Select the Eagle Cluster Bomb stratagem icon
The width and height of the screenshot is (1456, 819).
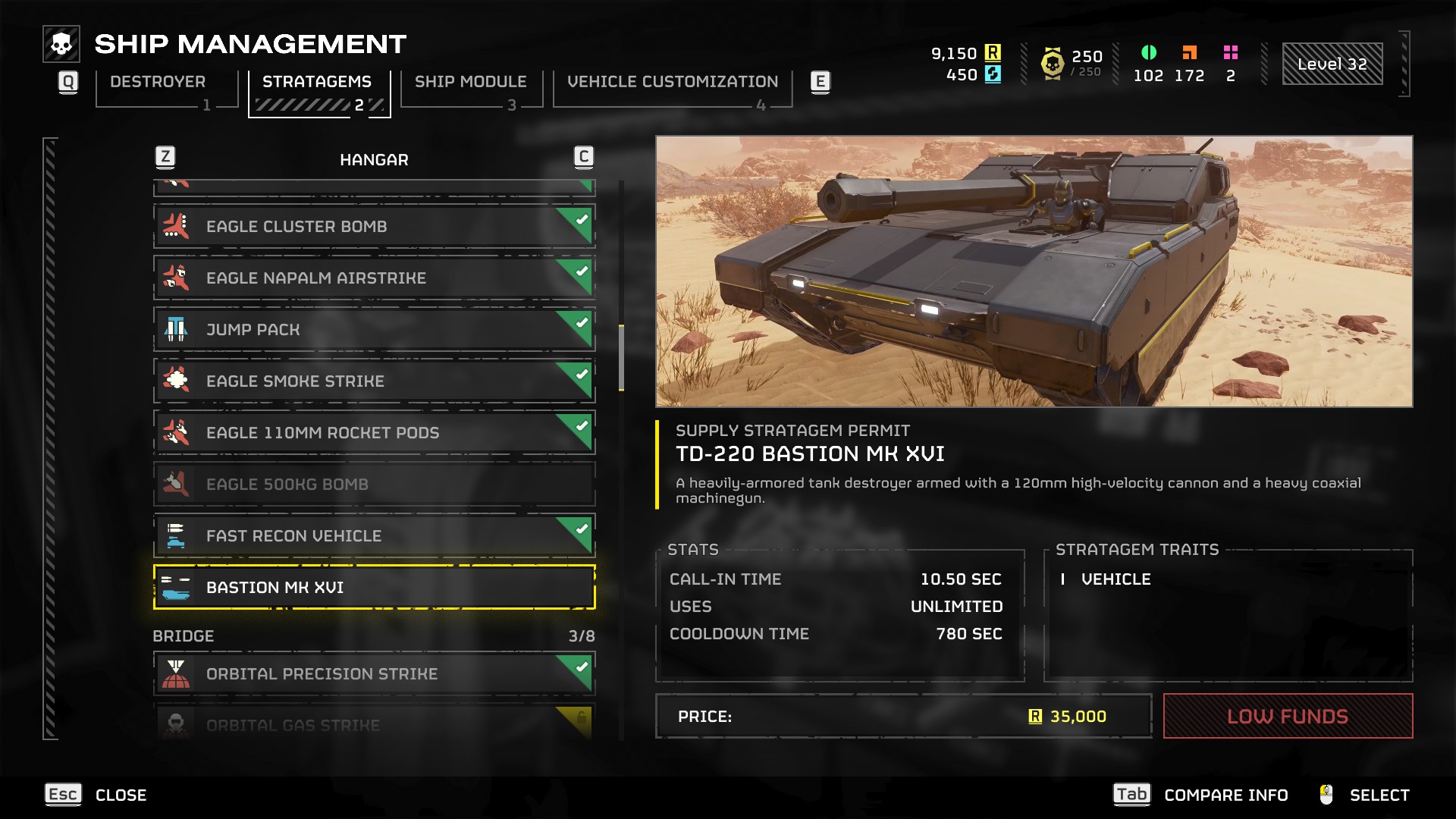(x=177, y=225)
